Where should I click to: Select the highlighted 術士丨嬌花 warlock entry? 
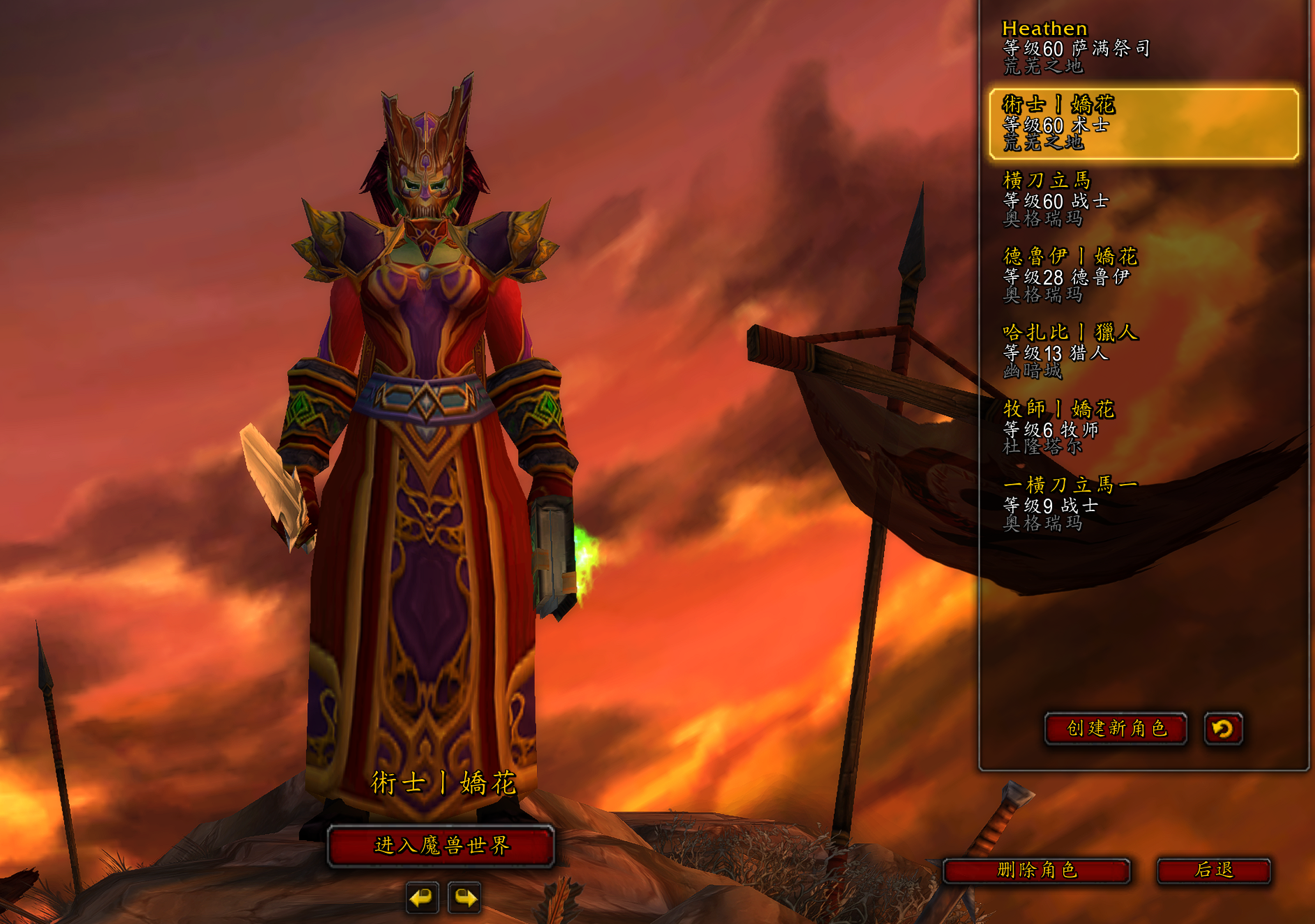[x=1143, y=124]
